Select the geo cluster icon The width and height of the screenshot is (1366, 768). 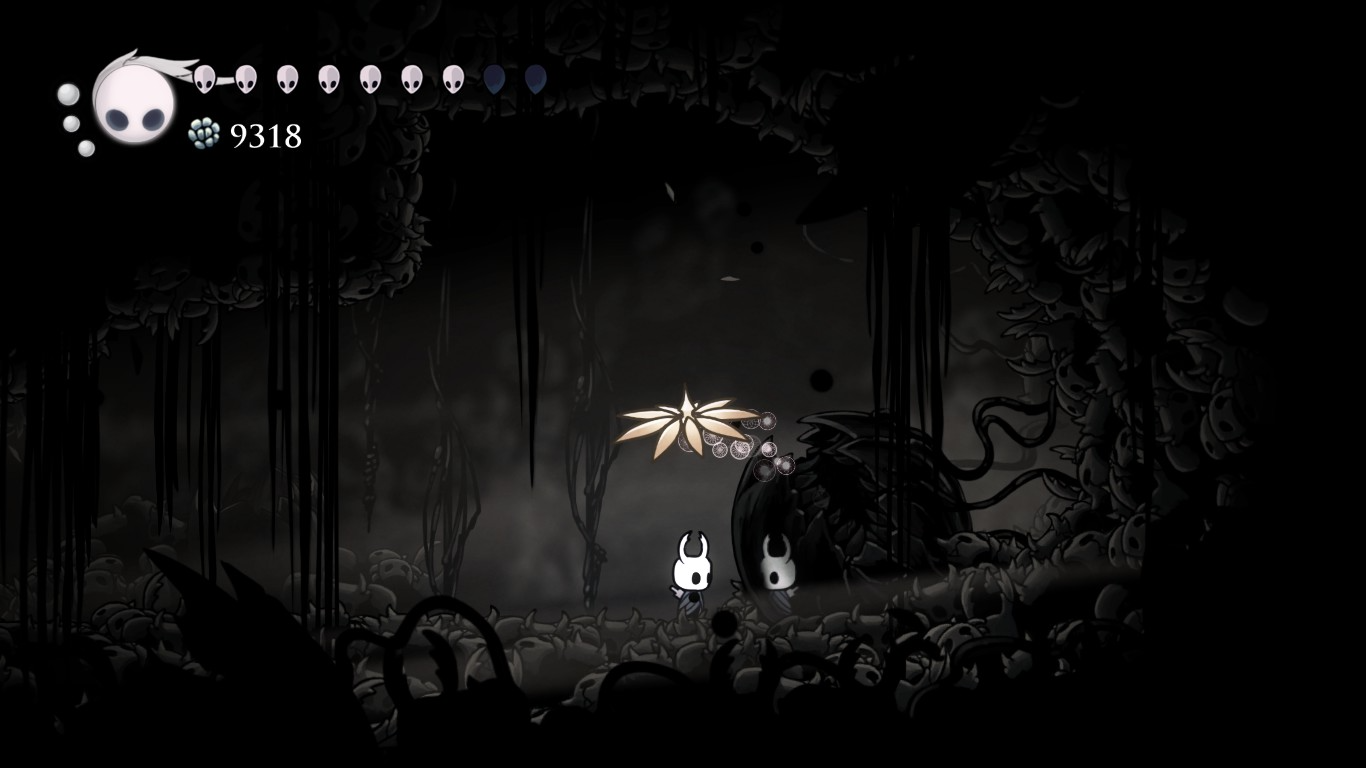(x=202, y=131)
